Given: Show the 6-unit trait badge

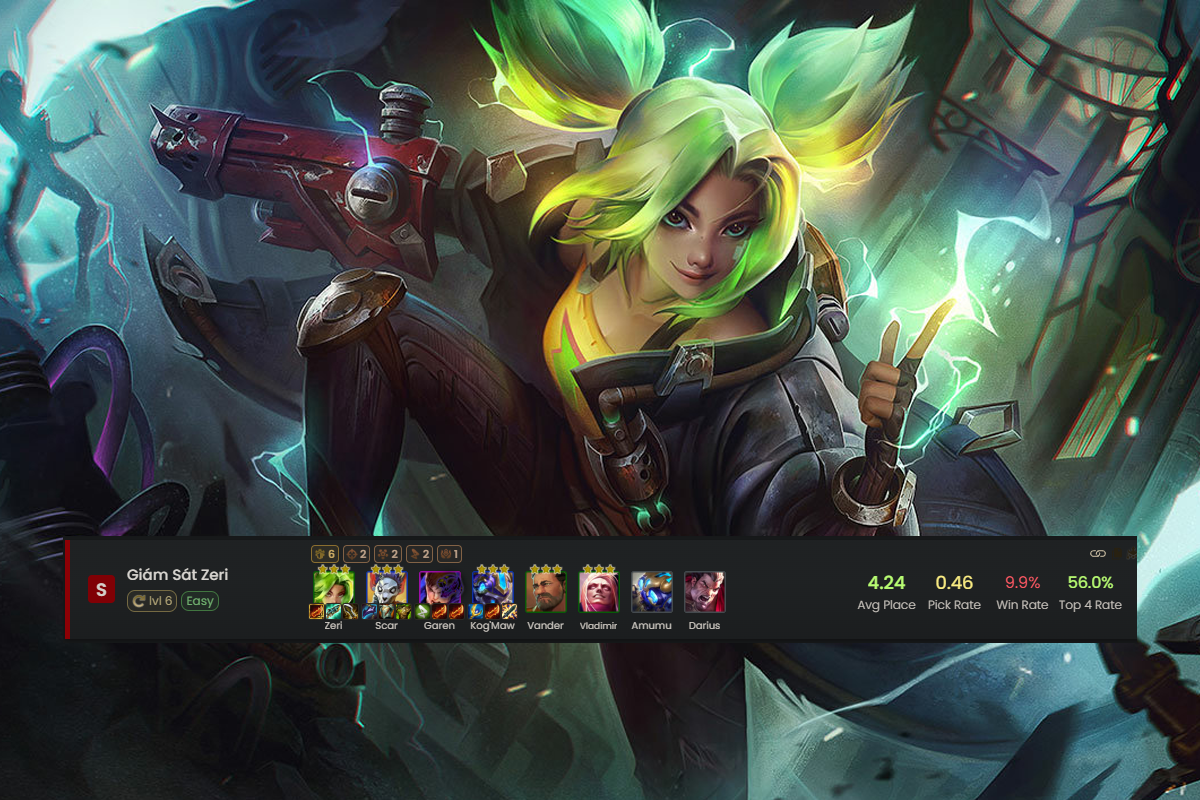Looking at the screenshot, I should point(326,553).
